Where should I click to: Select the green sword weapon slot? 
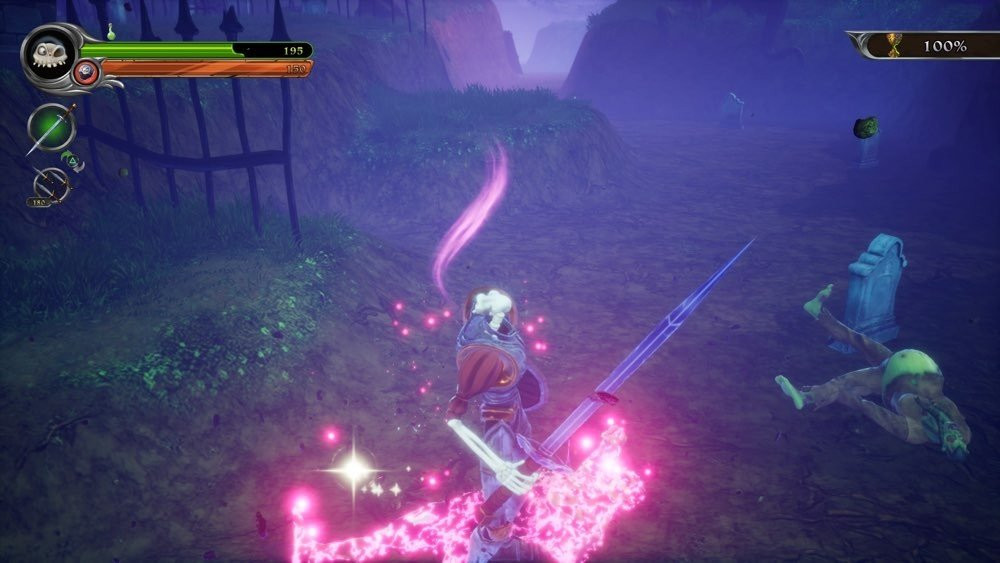[50, 127]
